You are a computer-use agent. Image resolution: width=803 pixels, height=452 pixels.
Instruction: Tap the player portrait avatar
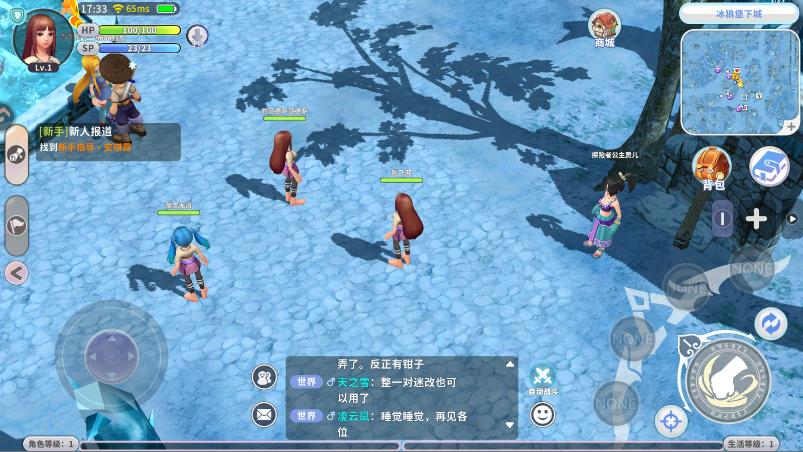(42, 36)
